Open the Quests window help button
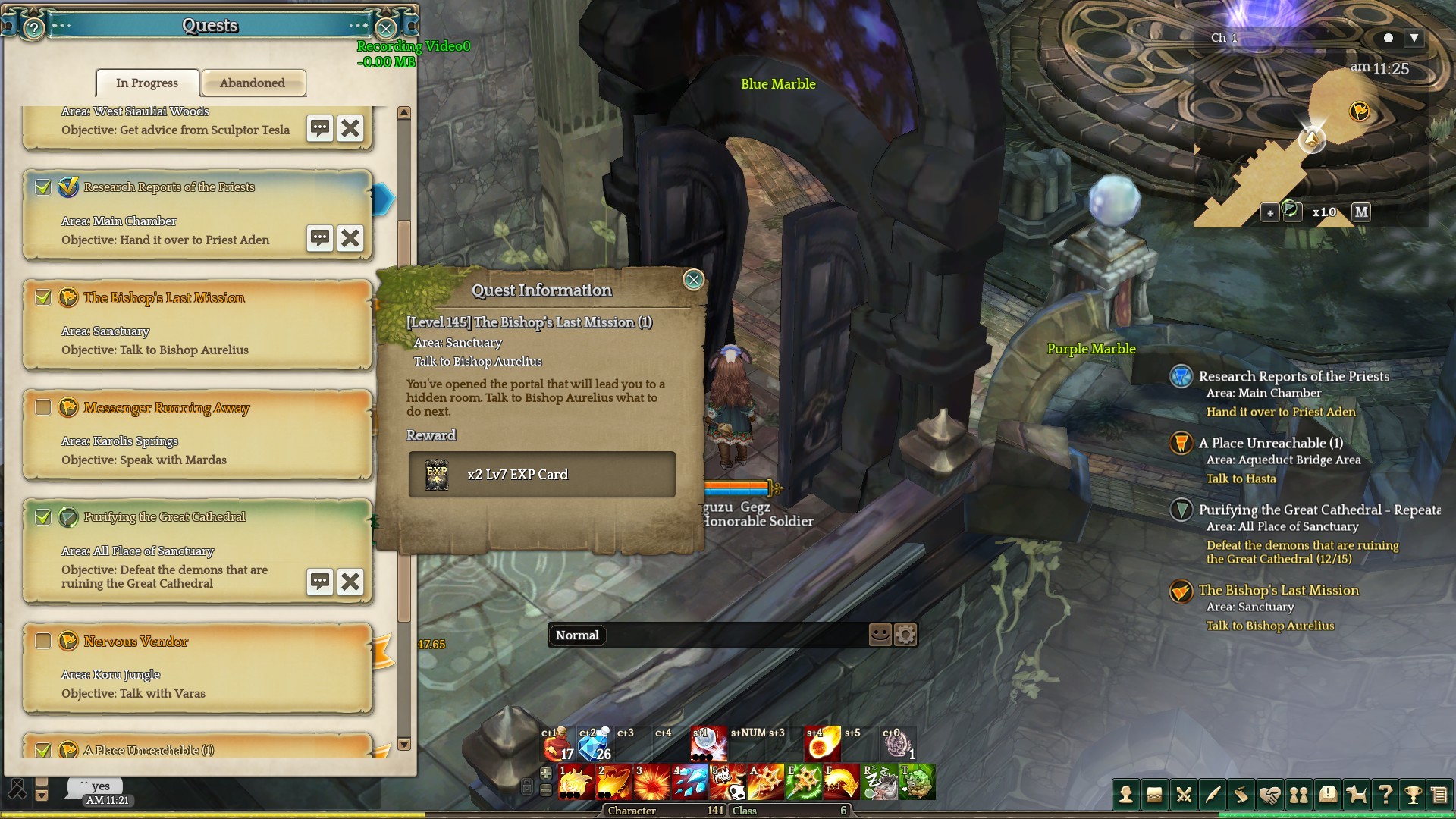Screen dimensions: 1456x819 click(33, 29)
